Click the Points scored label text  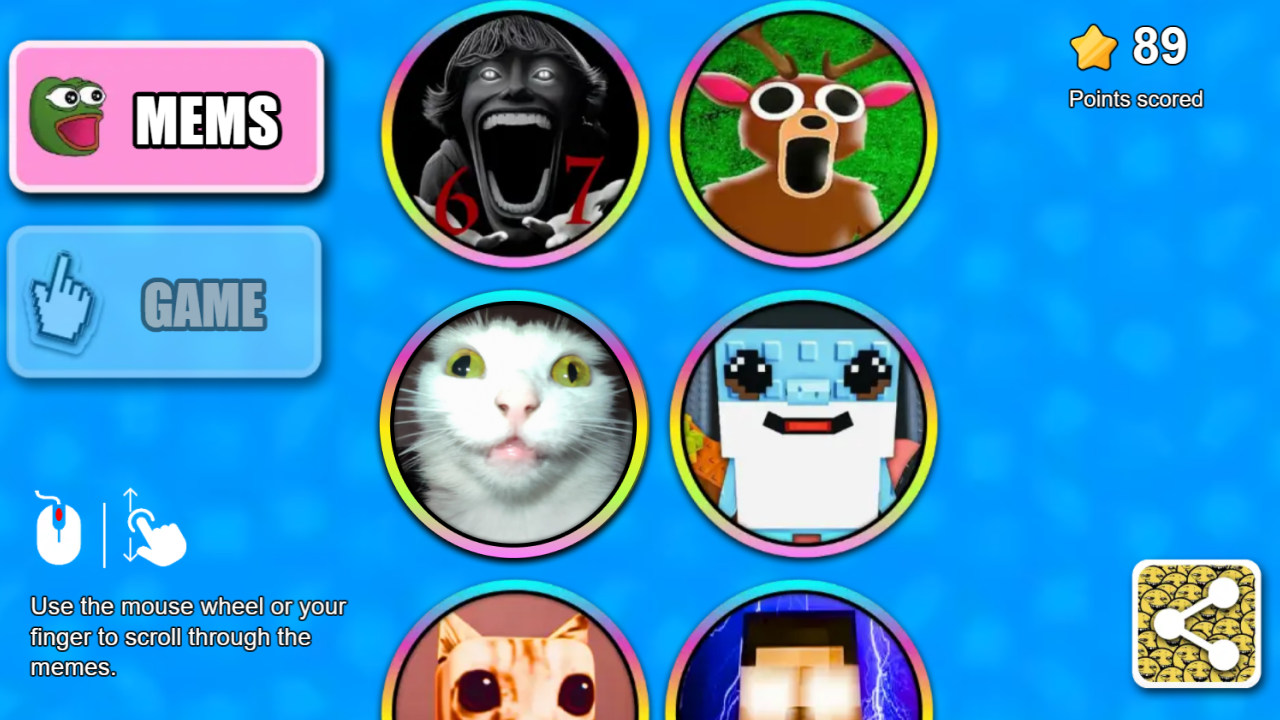1135,99
